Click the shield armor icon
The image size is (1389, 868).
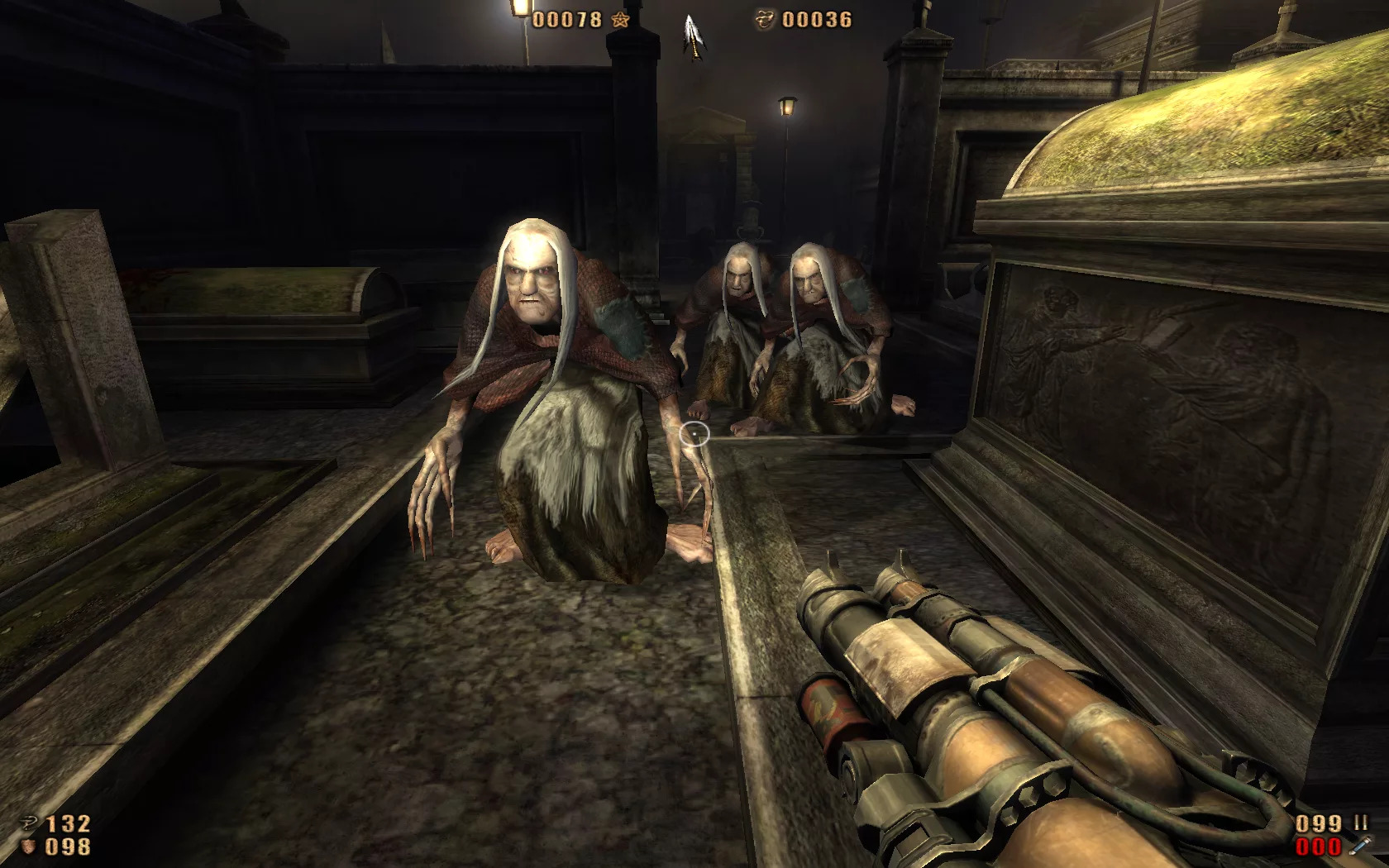tap(29, 847)
